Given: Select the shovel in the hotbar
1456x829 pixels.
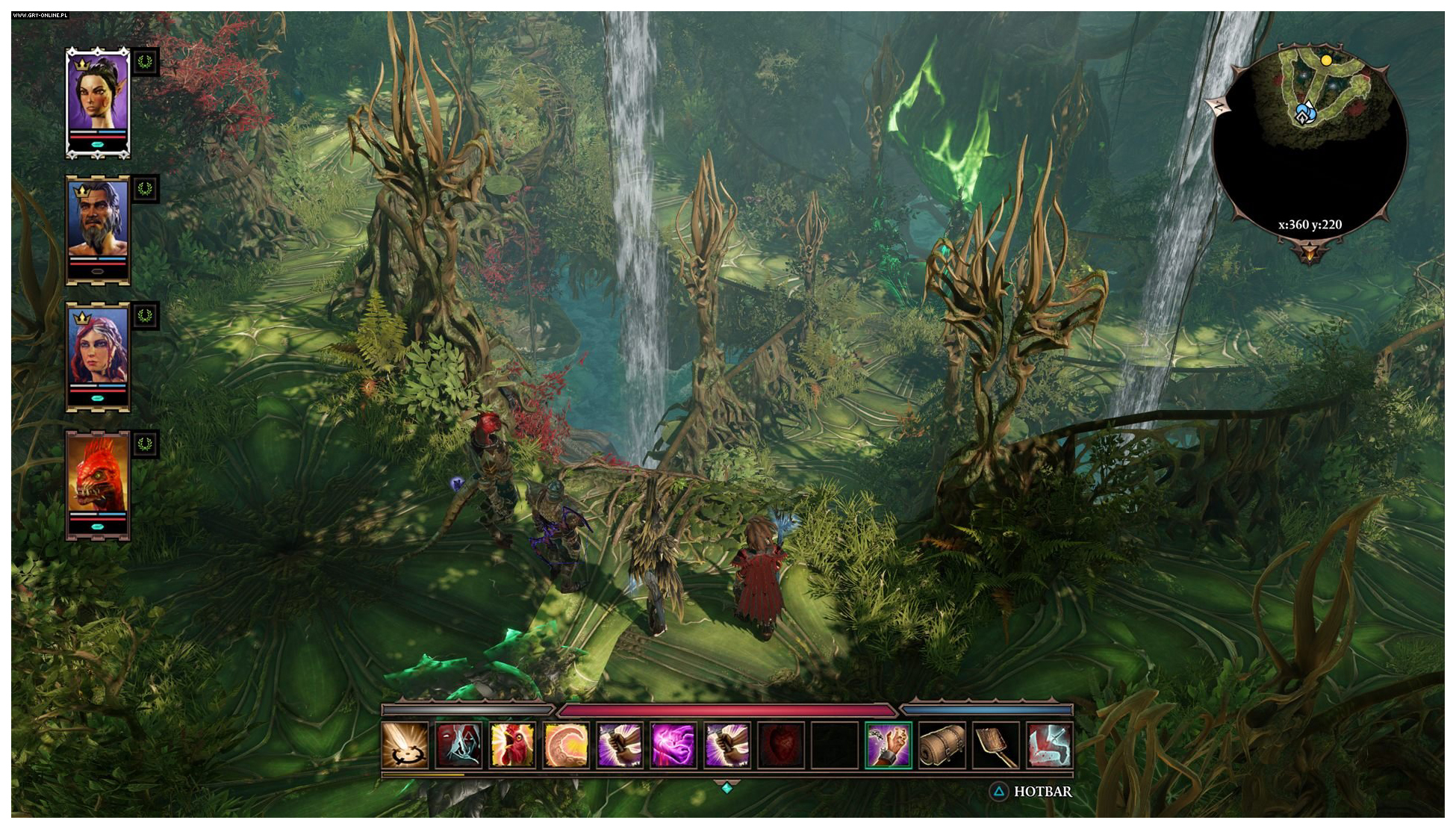Looking at the screenshot, I should [x=996, y=745].
